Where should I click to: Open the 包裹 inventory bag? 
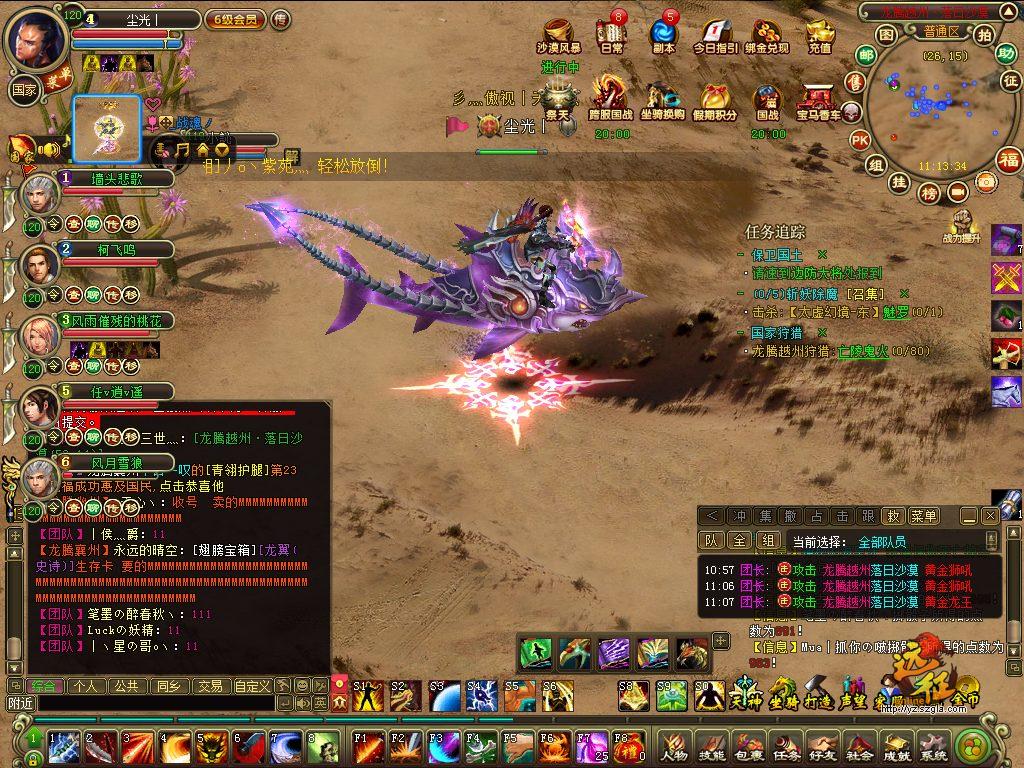747,746
